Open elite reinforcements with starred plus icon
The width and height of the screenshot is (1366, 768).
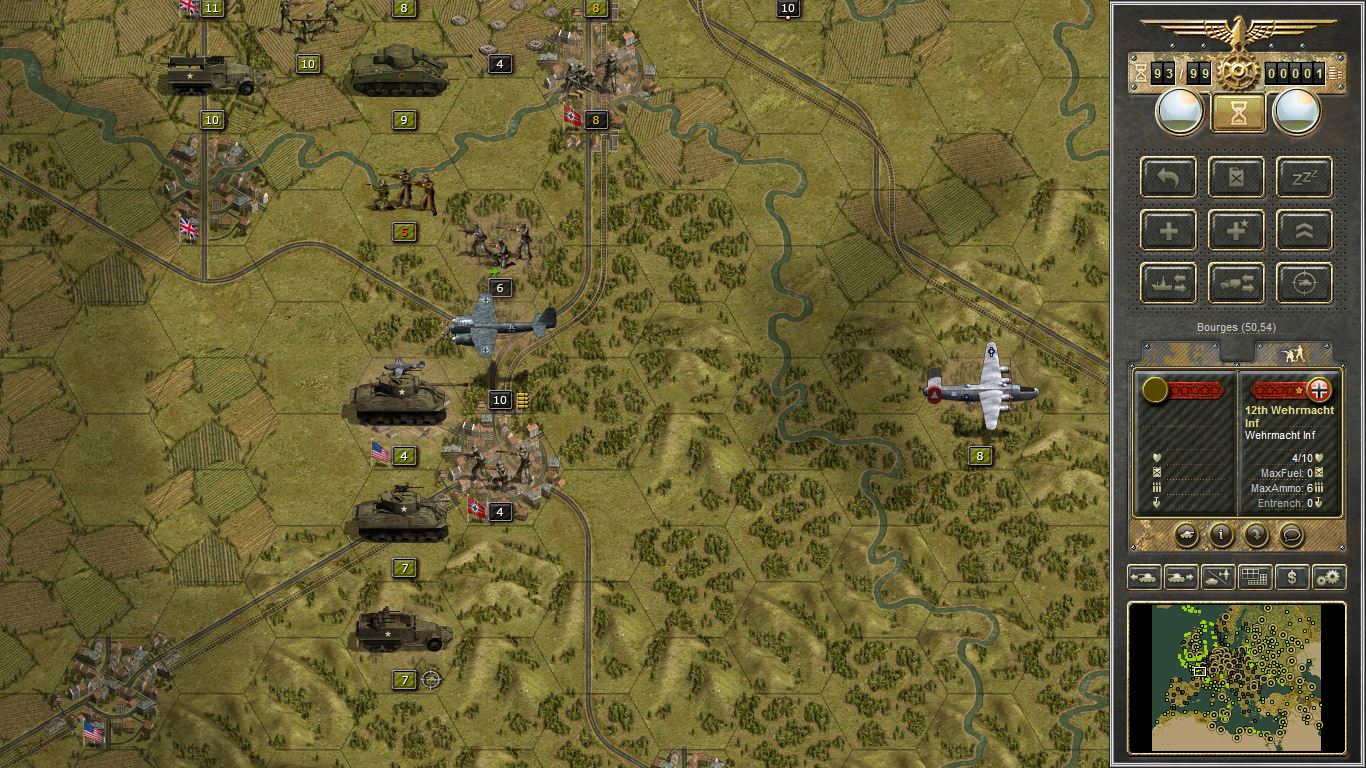point(1235,230)
